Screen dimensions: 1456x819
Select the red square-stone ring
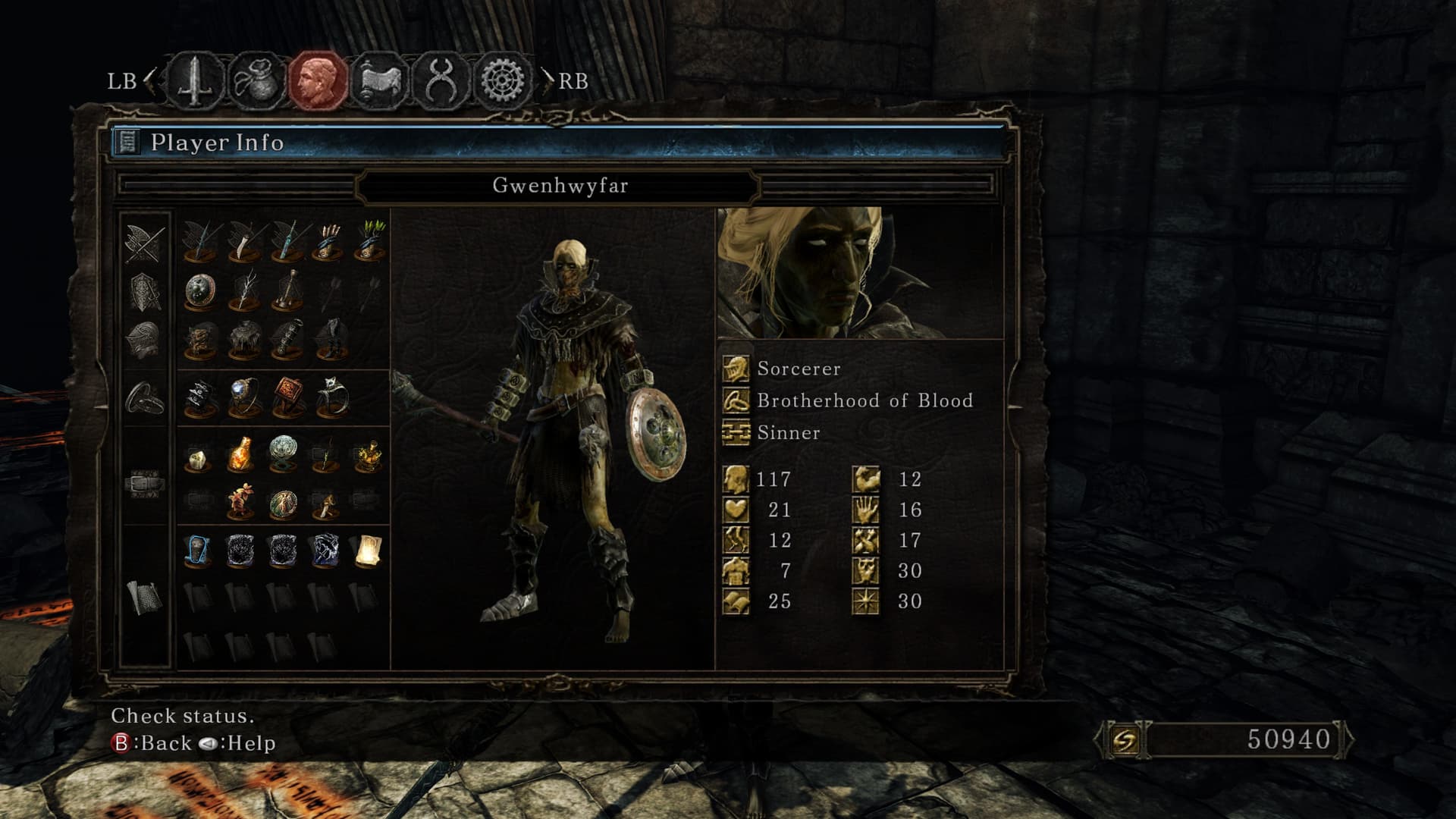click(288, 397)
